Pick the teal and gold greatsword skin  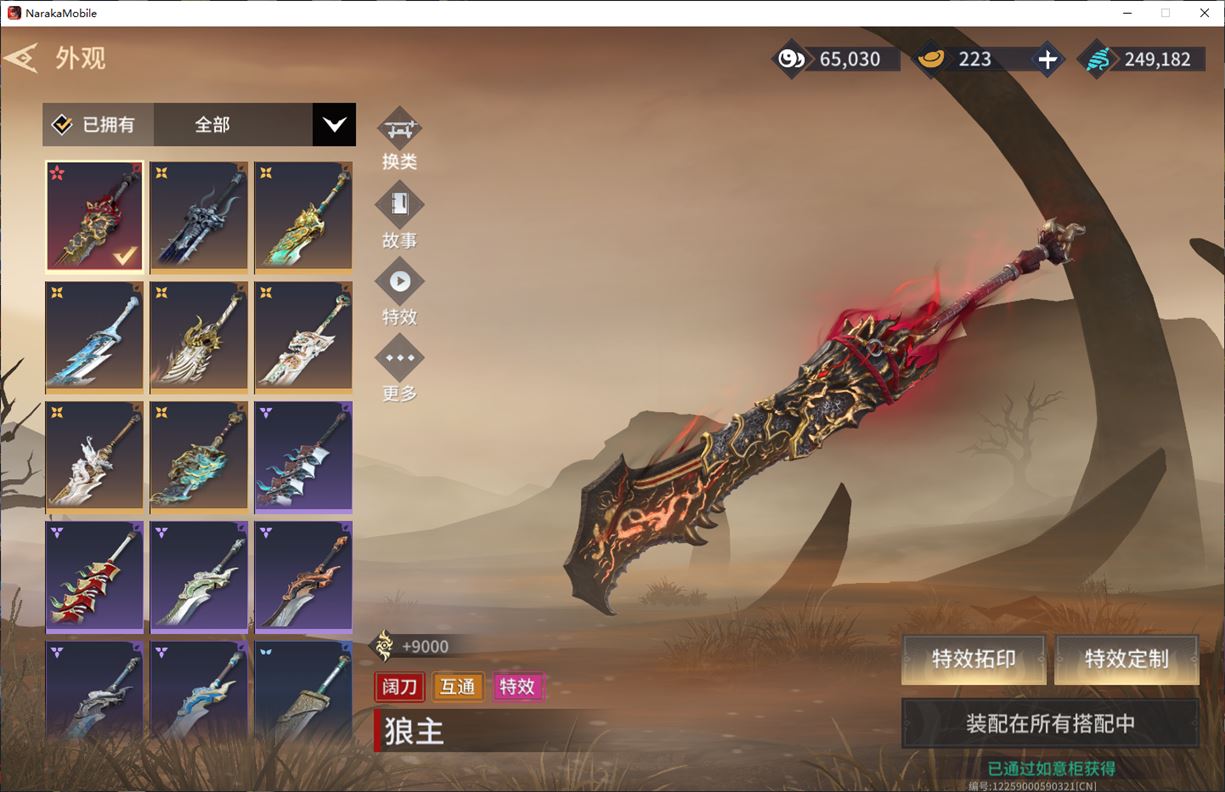pyautogui.click(x=303, y=216)
